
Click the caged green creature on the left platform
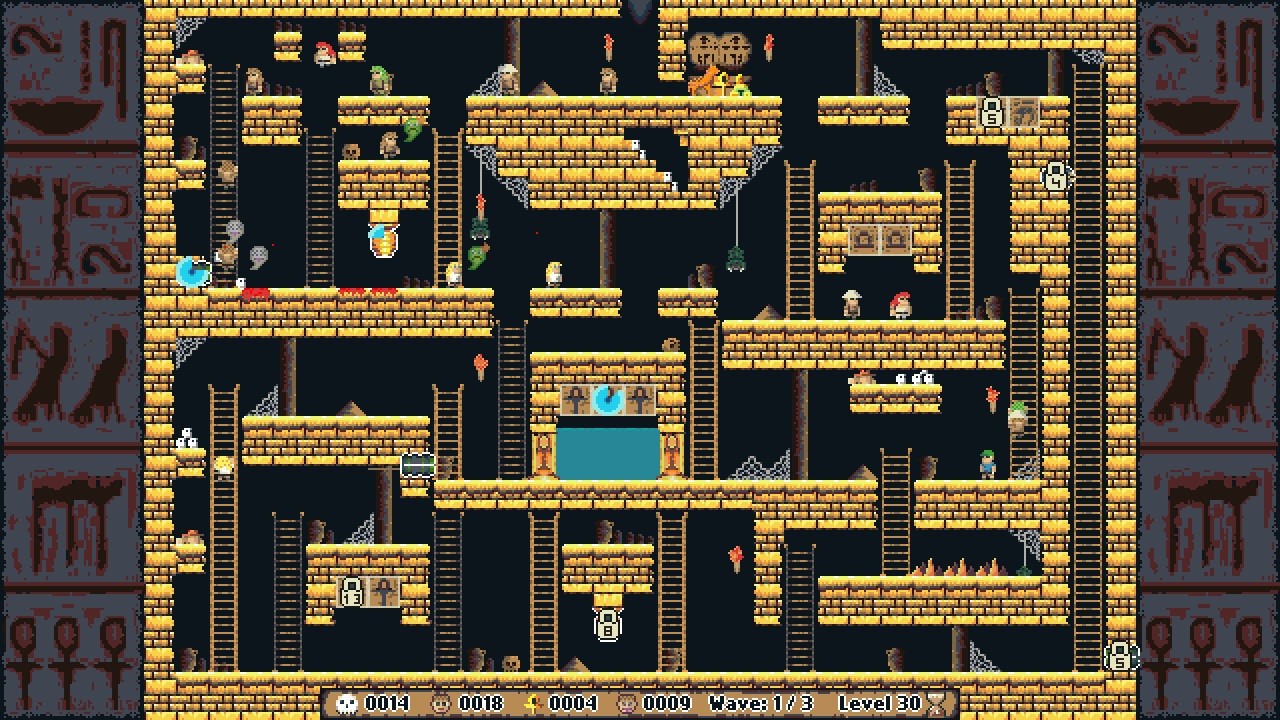point(420,465)
